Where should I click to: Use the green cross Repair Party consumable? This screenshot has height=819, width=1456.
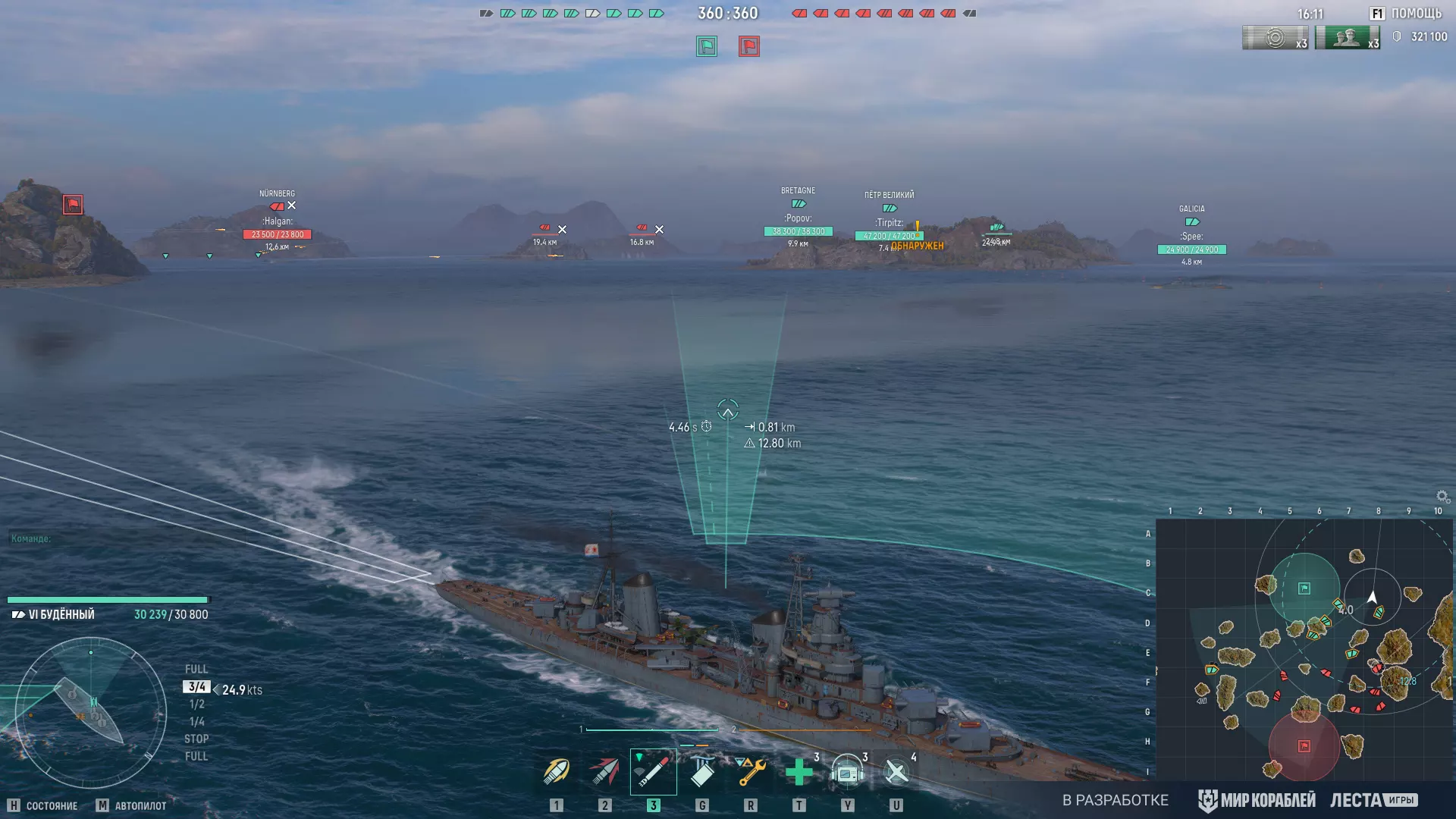[799, 772]
